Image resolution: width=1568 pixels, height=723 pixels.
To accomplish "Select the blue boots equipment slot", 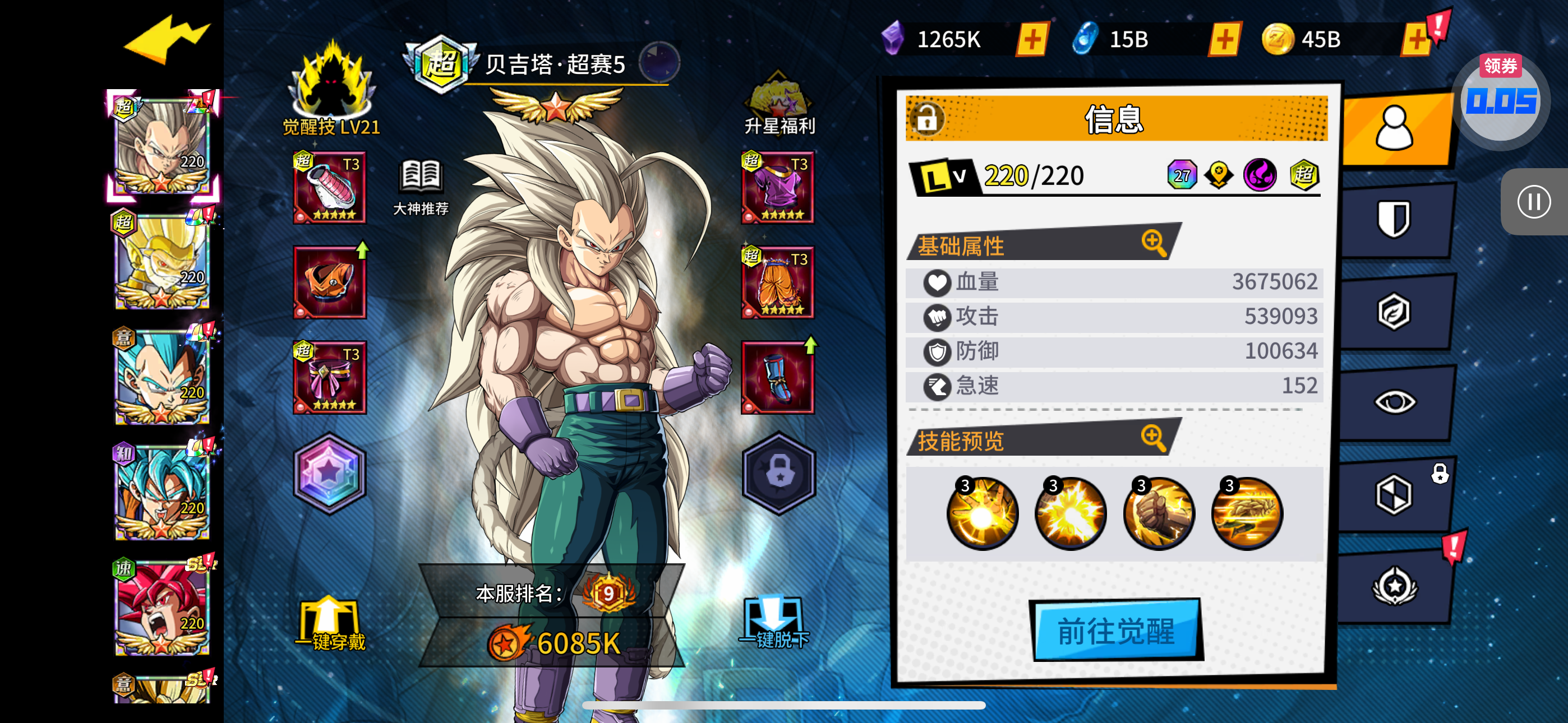I will pyautogui.click(x=777, y=377).
